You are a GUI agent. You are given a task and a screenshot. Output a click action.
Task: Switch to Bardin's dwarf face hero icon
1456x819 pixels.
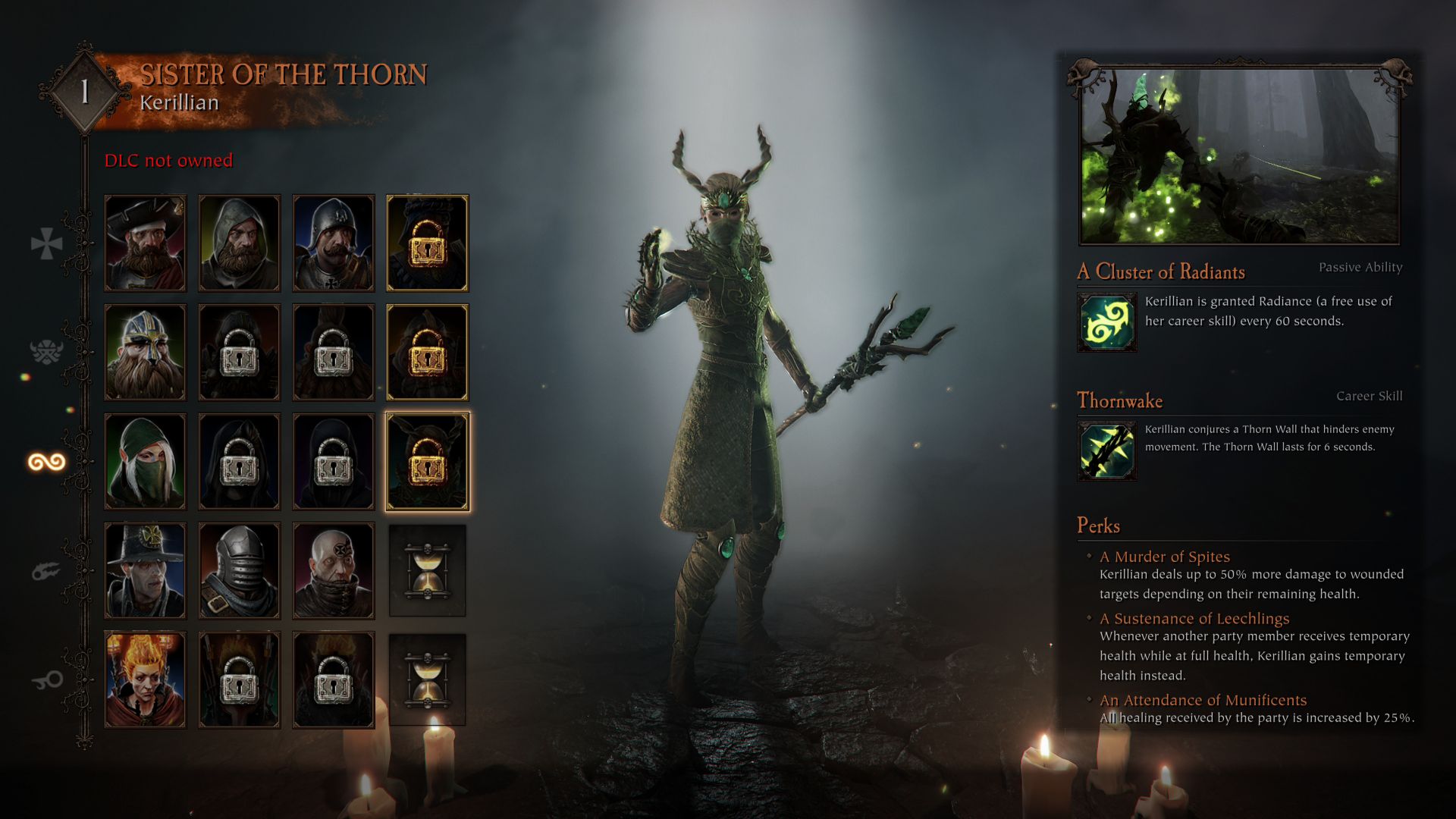(x=46, y=352)
